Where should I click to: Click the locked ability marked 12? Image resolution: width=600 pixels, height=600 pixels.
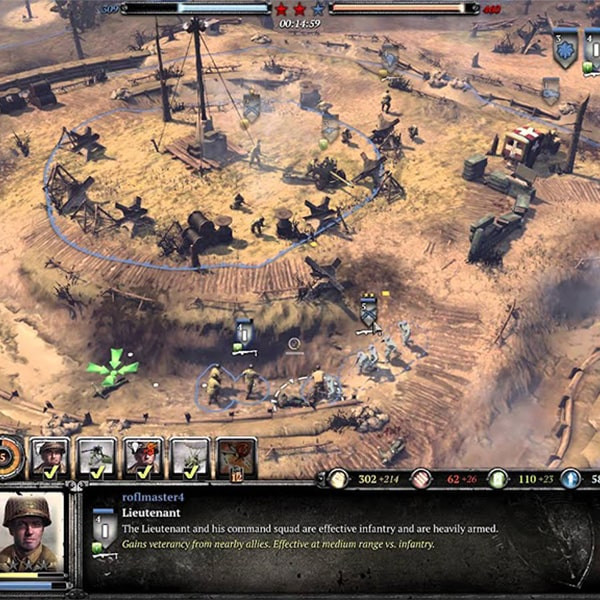236,456
